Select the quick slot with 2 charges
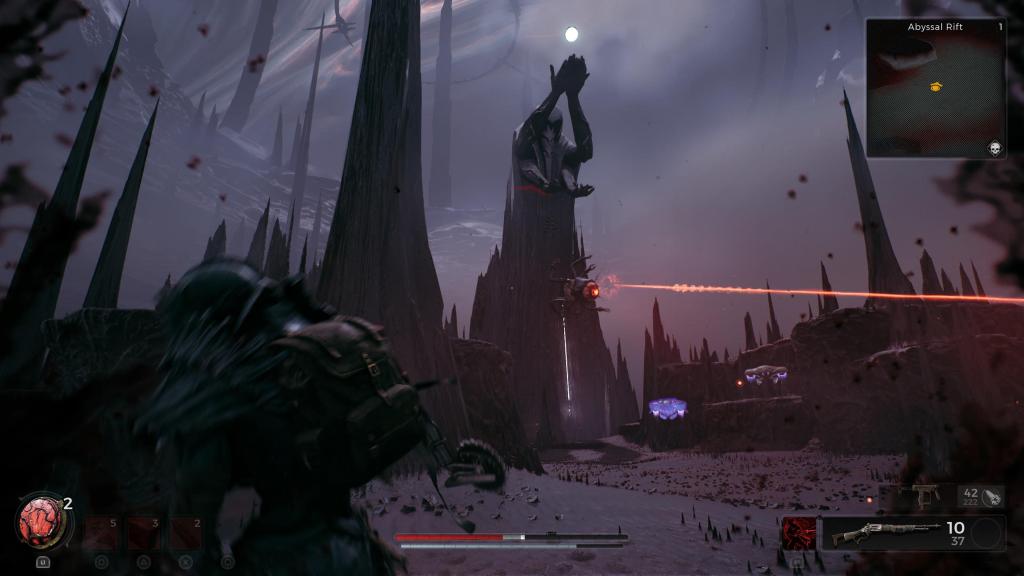 [x=185, y=533]
